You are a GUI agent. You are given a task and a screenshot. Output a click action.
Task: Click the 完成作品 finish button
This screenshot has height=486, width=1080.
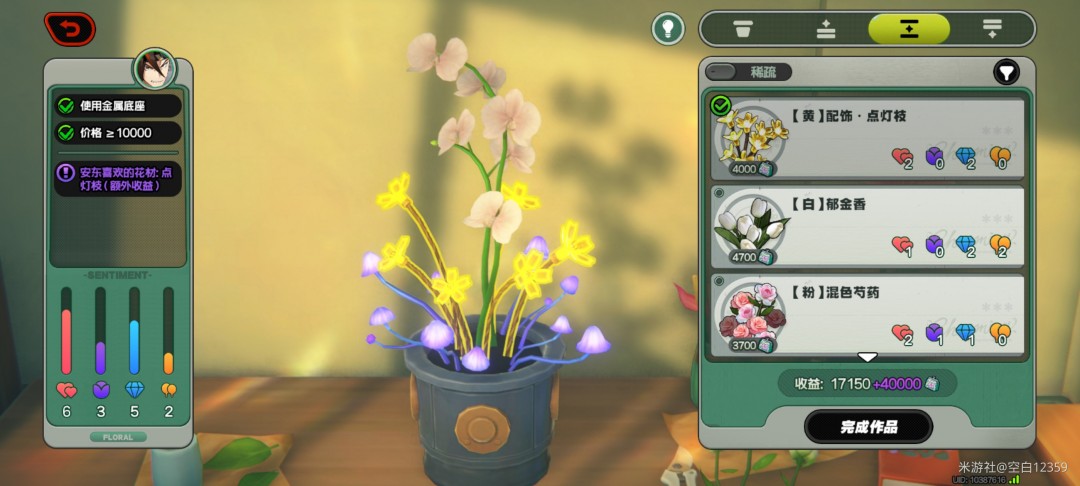(868, 427)
